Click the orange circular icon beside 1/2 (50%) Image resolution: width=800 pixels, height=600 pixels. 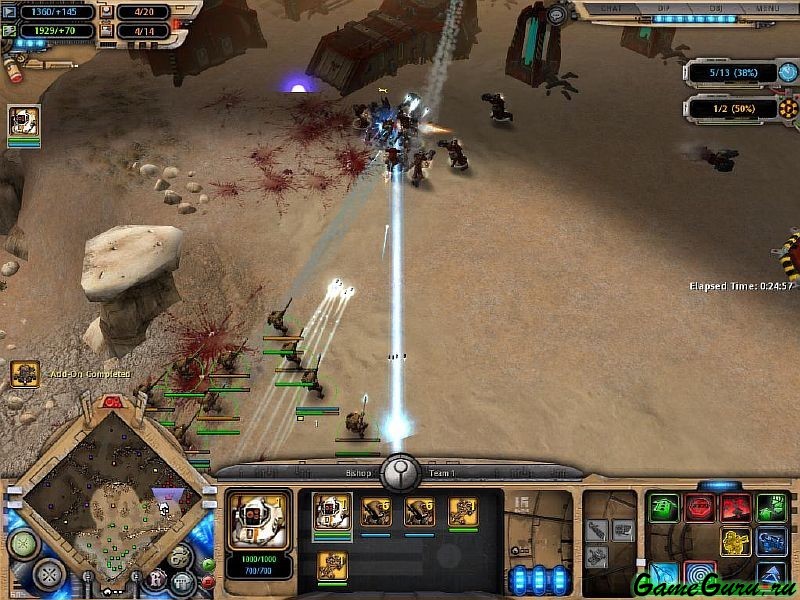click(788, 108)
